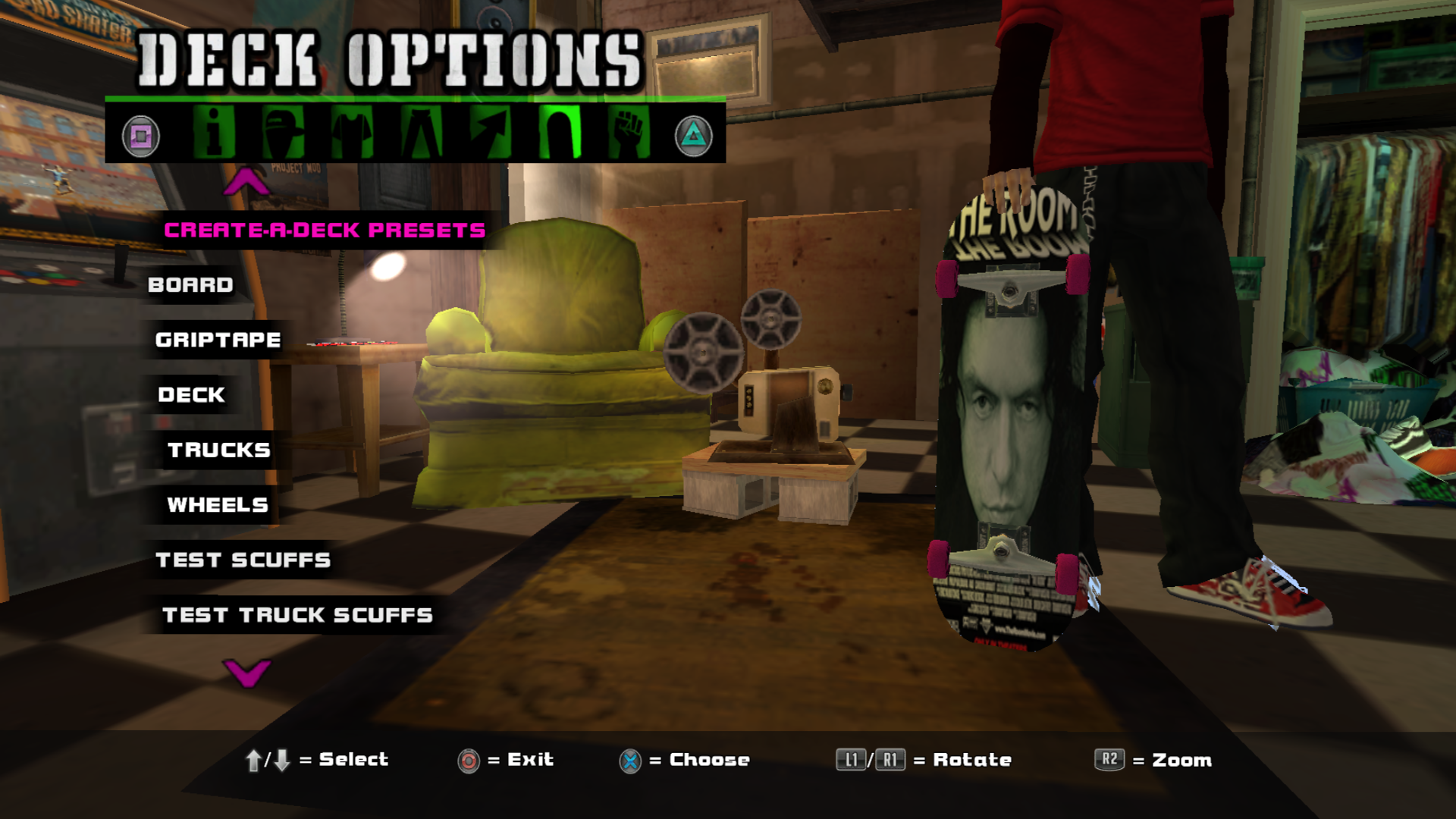Choose the Griptape menu entry

218,340
